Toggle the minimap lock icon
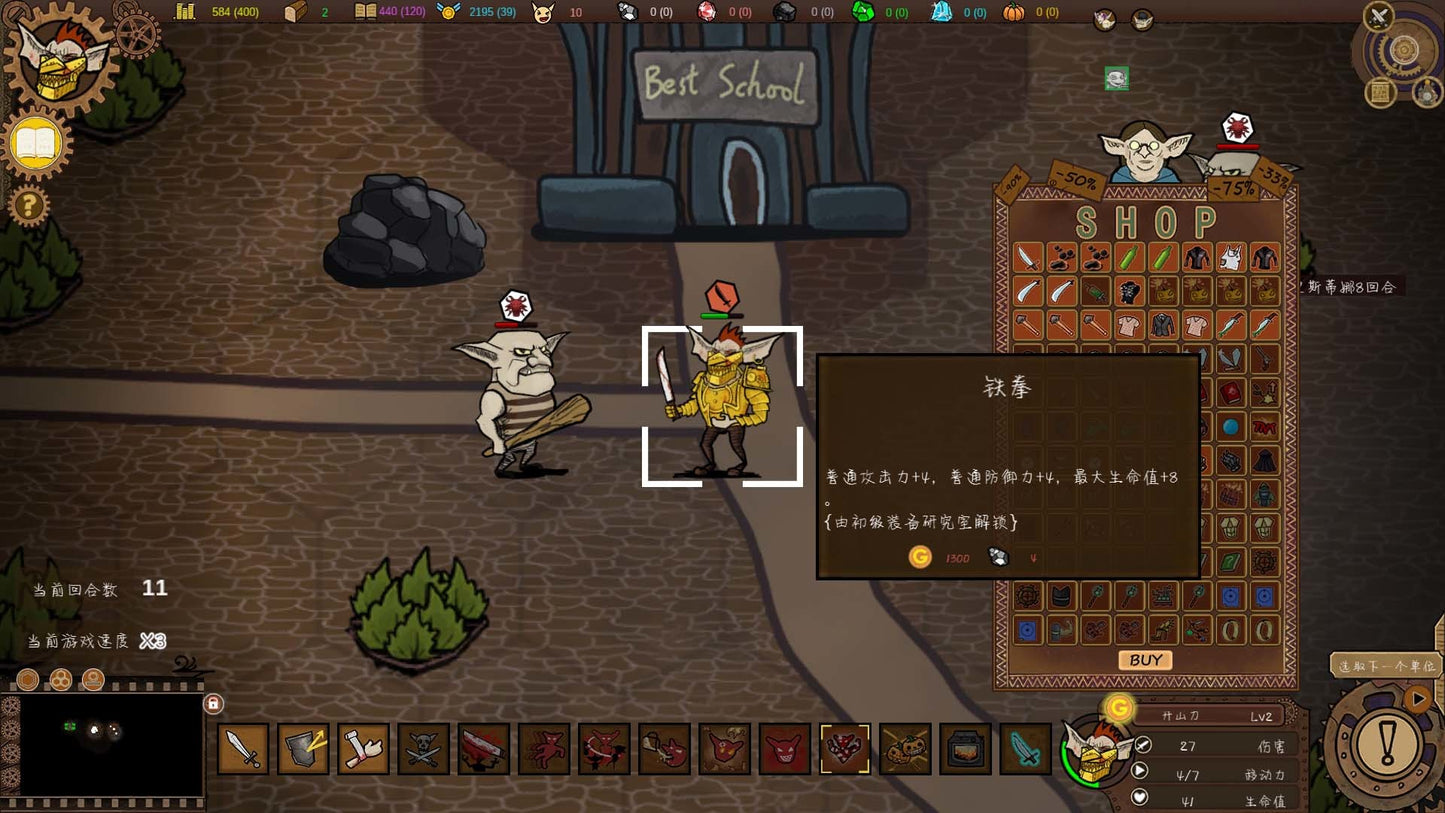Screen dimensions: 1445x813 [x=215, y=705]
